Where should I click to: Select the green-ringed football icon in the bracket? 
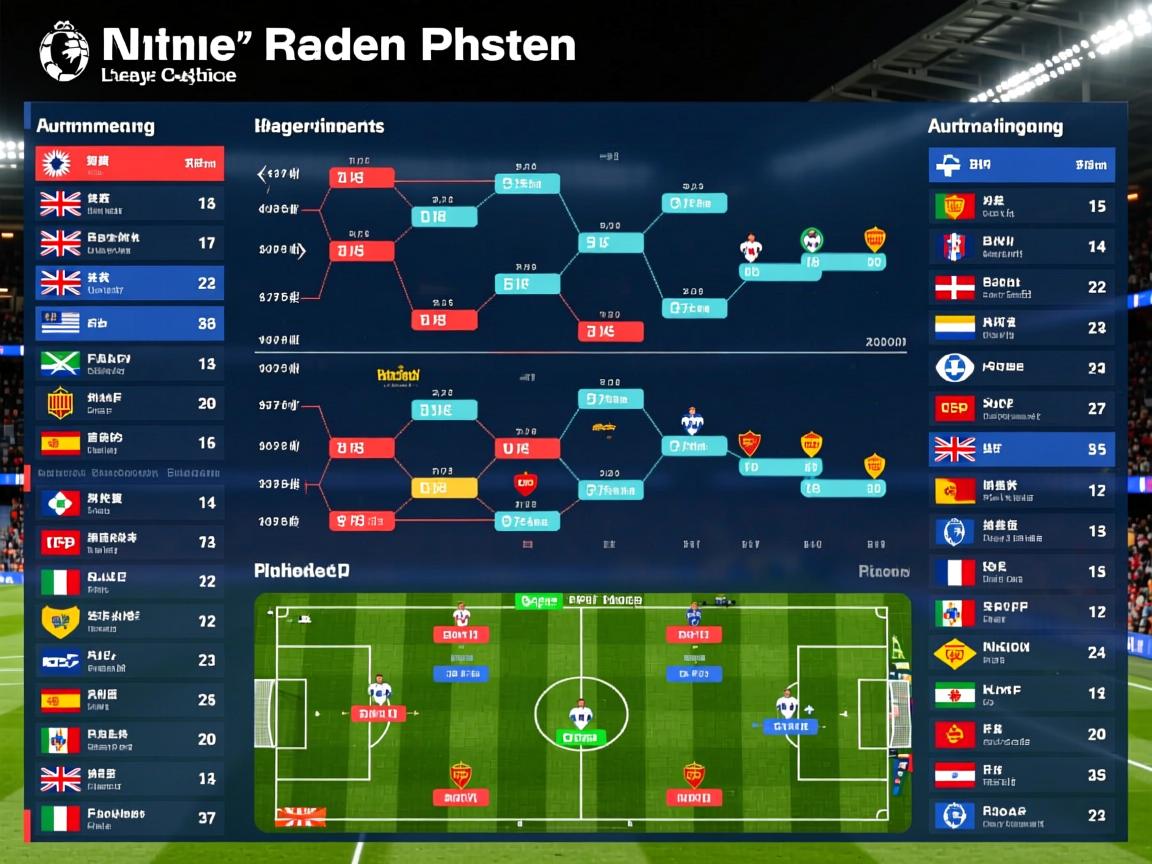point(812,240)
